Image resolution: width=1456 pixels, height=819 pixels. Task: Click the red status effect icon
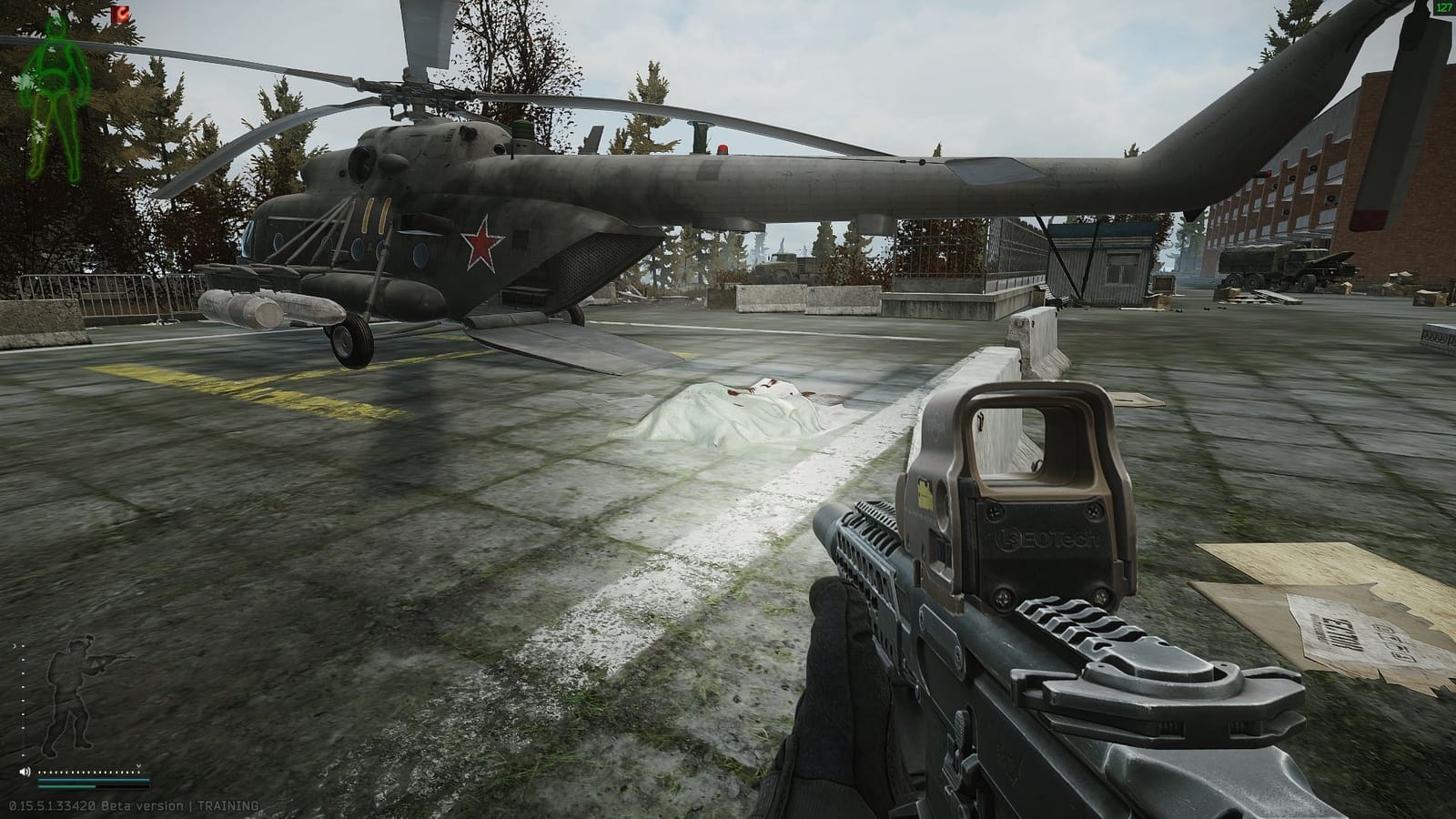click(x=120, y=15)
